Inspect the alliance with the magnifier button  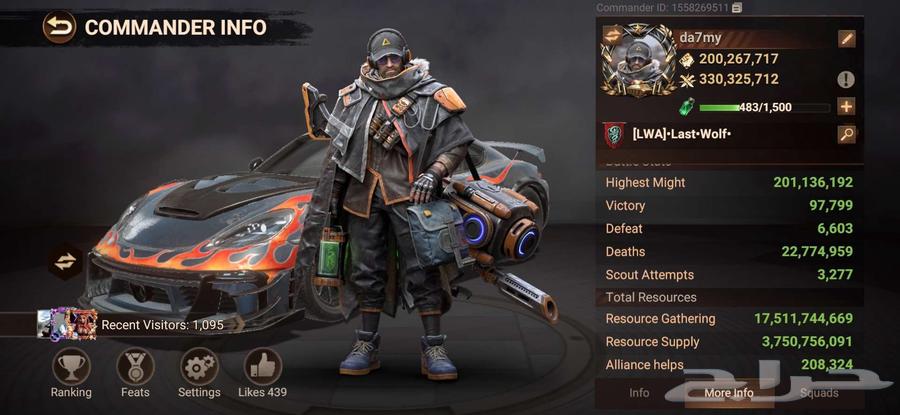[x=847, y=134]
